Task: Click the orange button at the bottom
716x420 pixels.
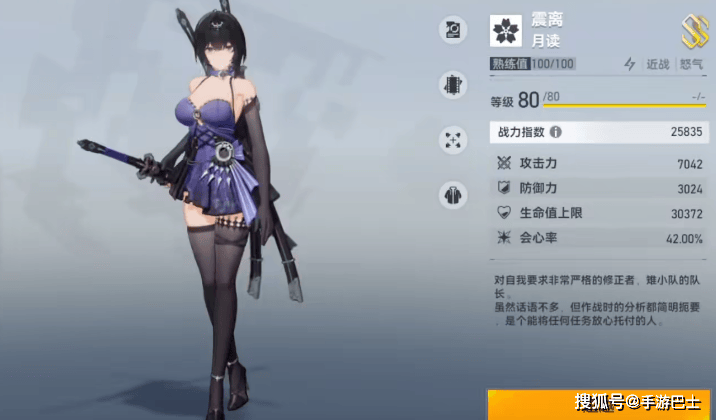Action: pyautogui.click(x=600, y=404)
